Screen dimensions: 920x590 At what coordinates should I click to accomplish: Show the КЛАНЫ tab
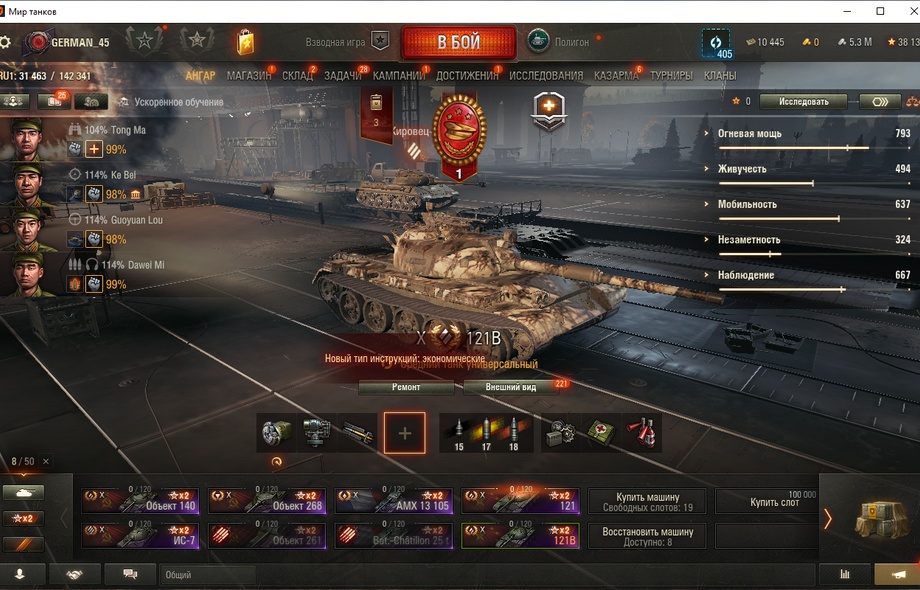click(720, 76)
